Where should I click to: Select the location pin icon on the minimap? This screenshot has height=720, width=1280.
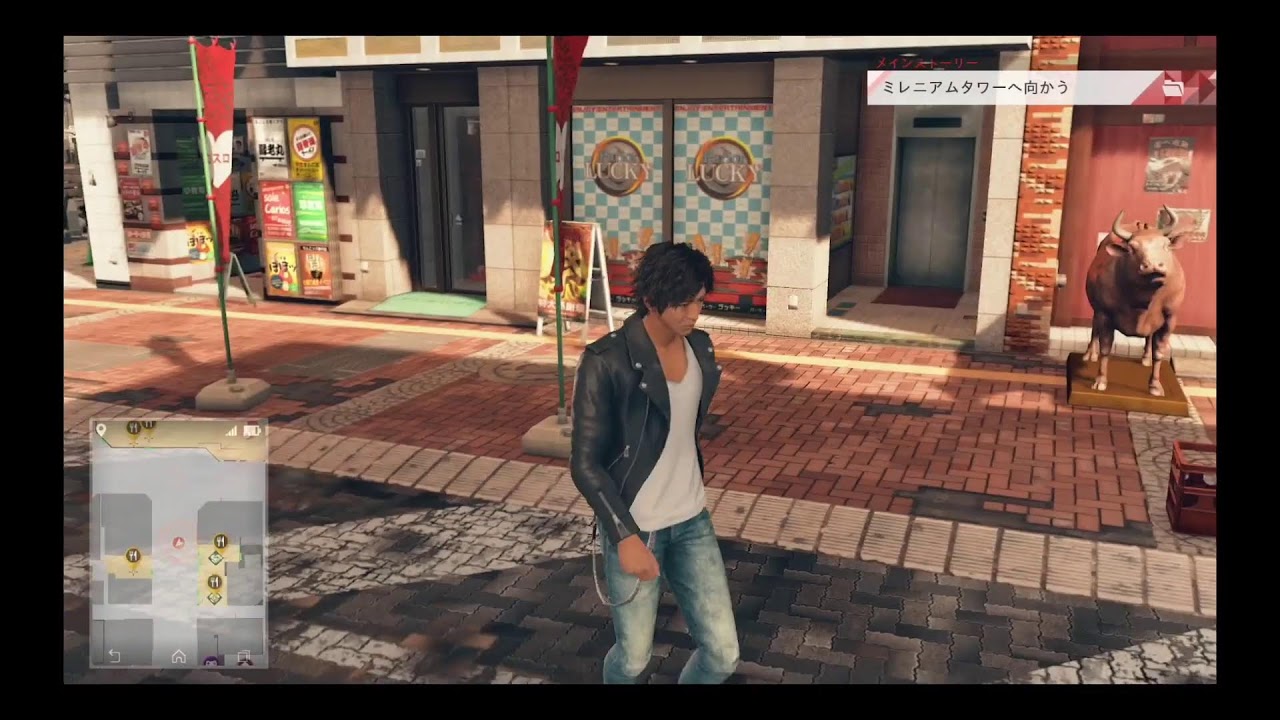click(x=101, y=430)
